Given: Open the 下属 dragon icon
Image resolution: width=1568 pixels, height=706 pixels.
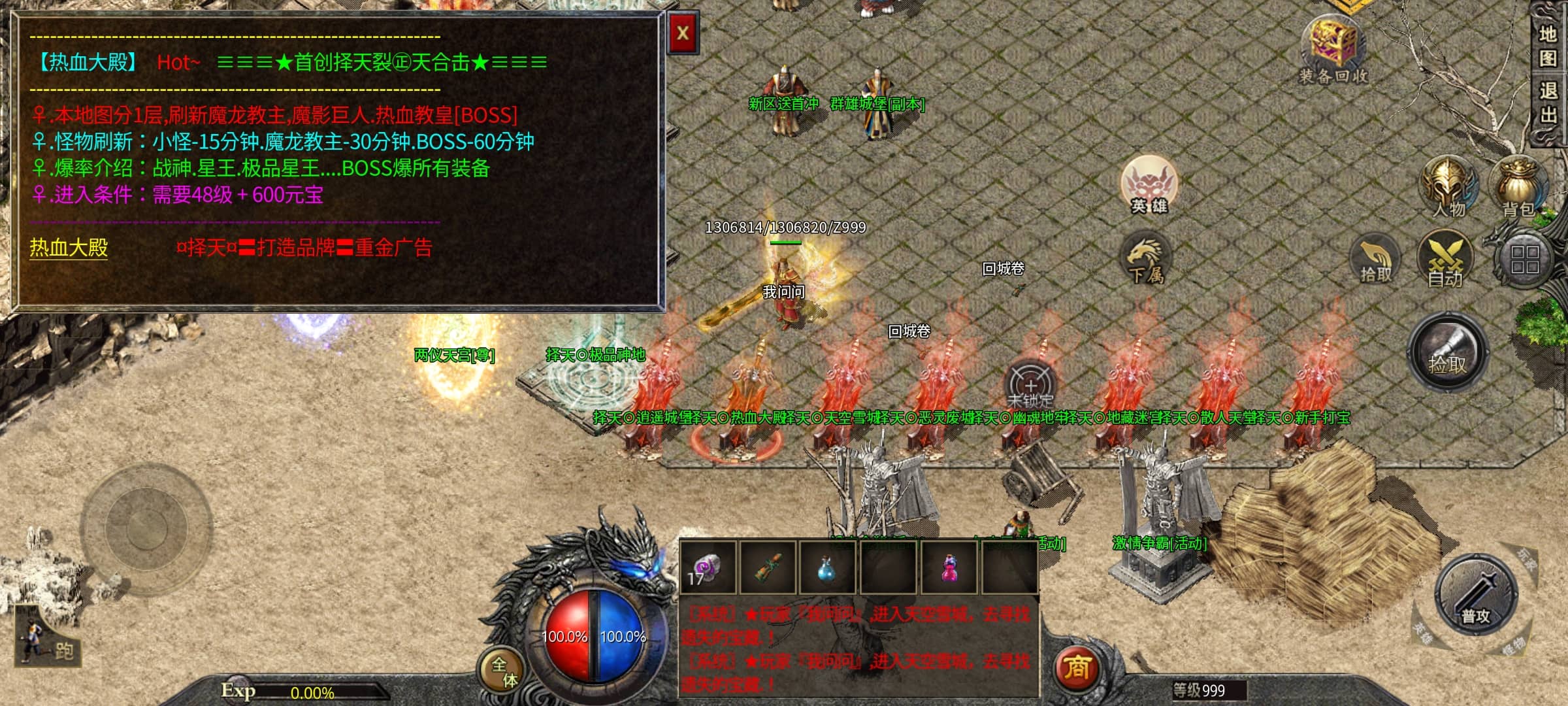Looking at the screenshot, I should tap(1146, 260).
